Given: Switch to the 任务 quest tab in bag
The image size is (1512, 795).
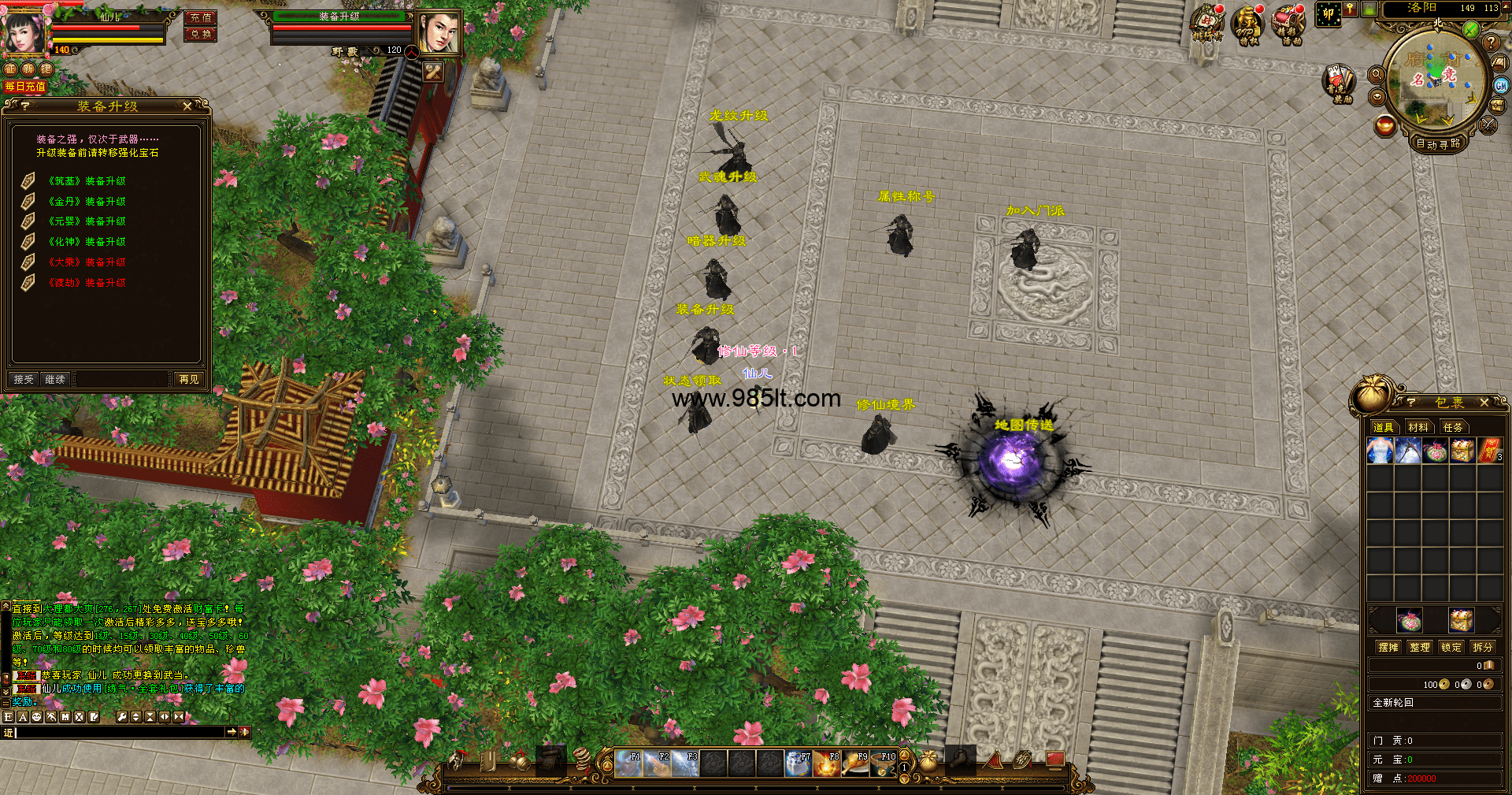Looking at the screenshot, I should [1453, 427].
